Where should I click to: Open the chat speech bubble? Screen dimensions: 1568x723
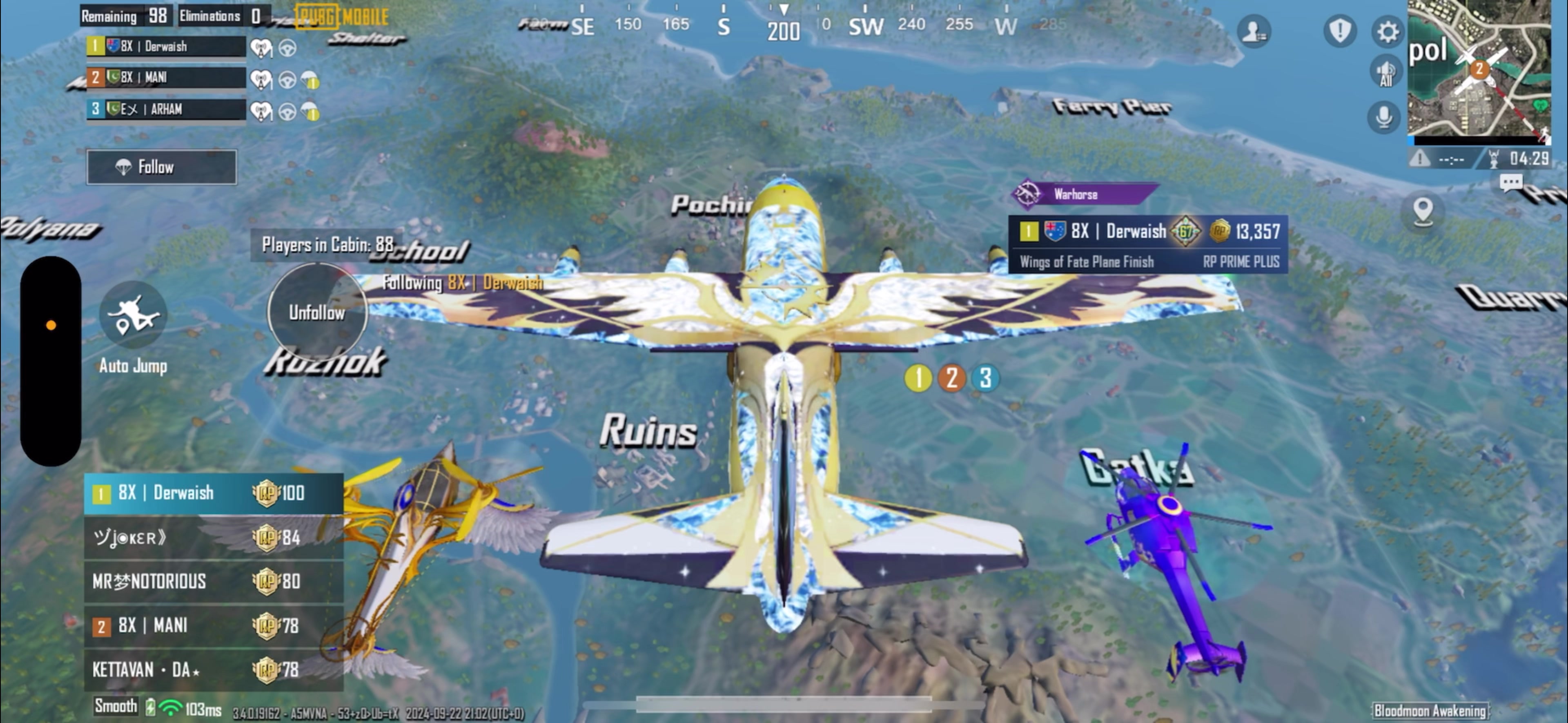tap(1511, 181)
